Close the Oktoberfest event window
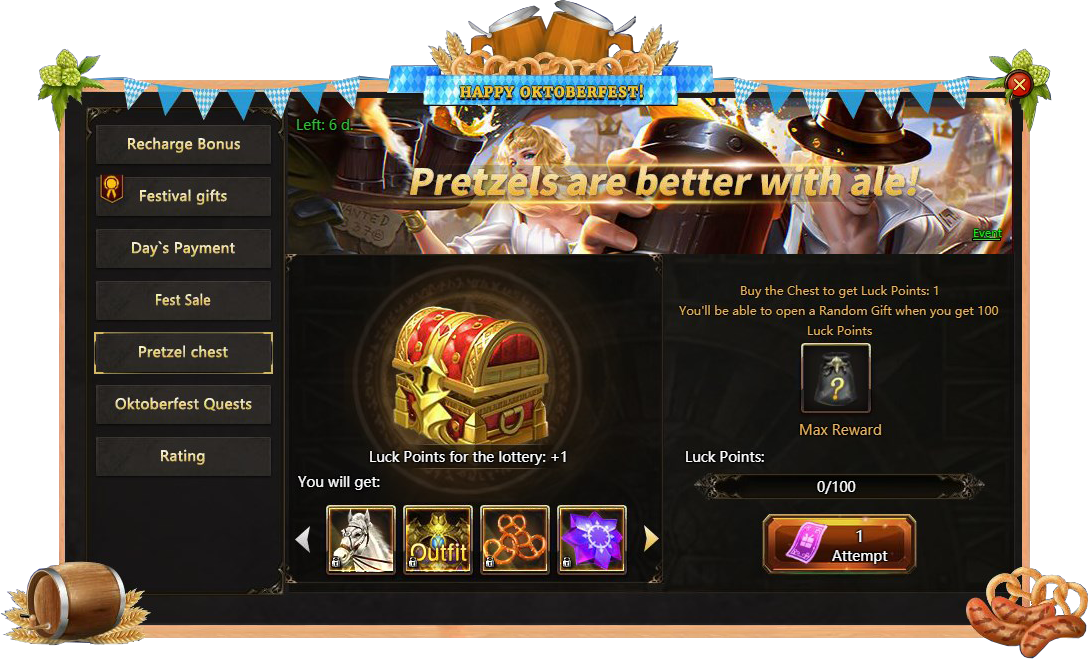Screen dimensions: 1090x659 coord(1020,85)
